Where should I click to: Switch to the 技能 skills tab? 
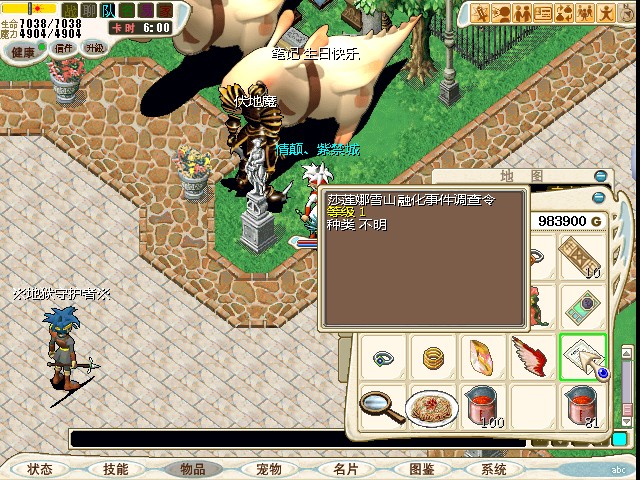(x=115, y=469)
